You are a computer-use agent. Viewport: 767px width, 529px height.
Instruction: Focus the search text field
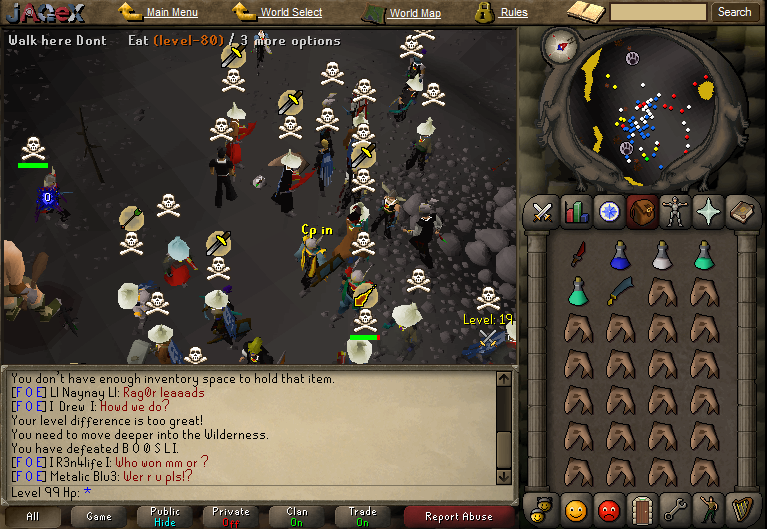[658, 12]
